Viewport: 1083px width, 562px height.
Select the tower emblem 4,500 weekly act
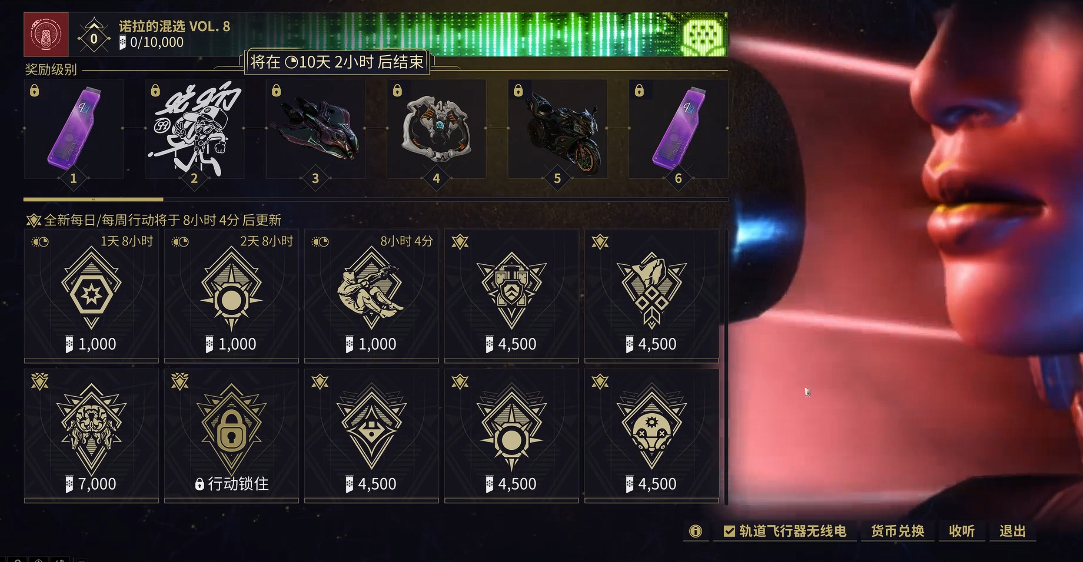[x=511, y=295]
